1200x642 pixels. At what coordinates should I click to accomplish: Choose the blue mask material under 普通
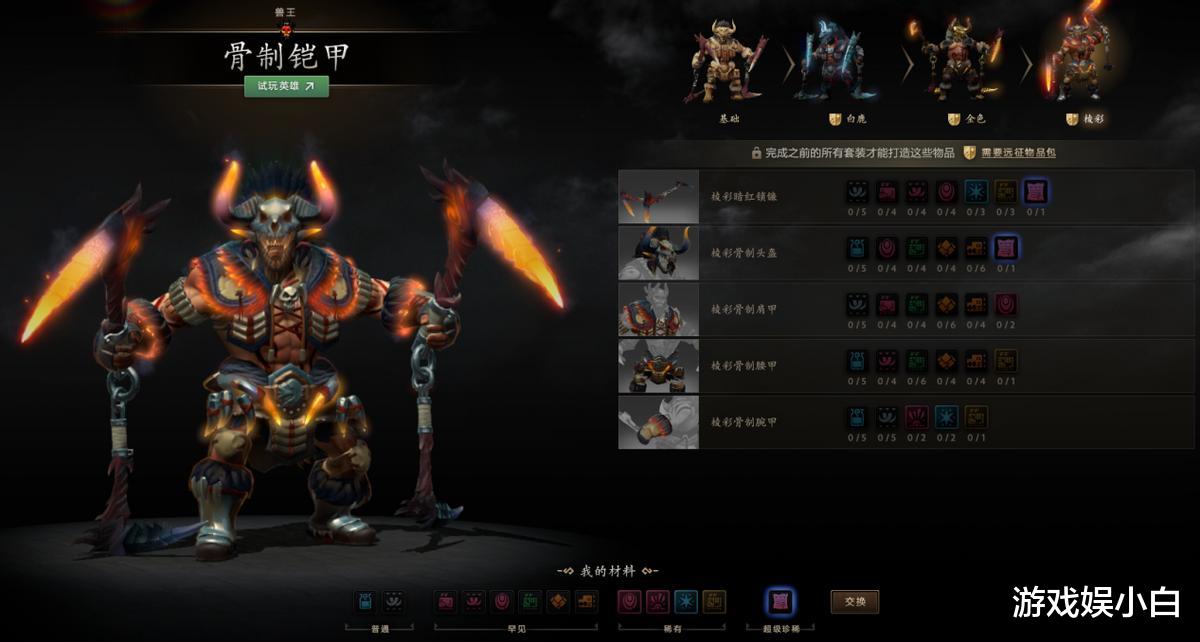pos(365,601)
